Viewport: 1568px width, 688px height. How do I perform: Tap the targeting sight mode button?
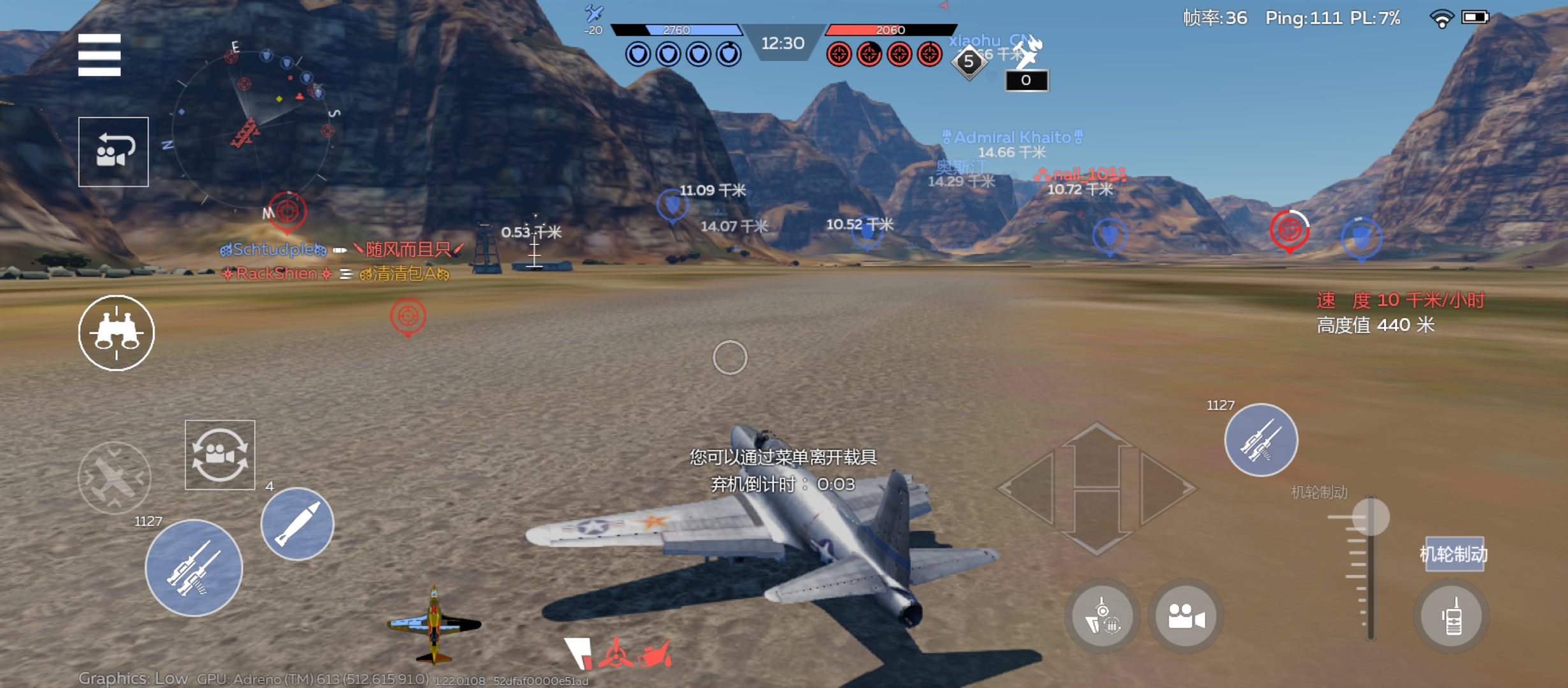(x=1103, y=616)
